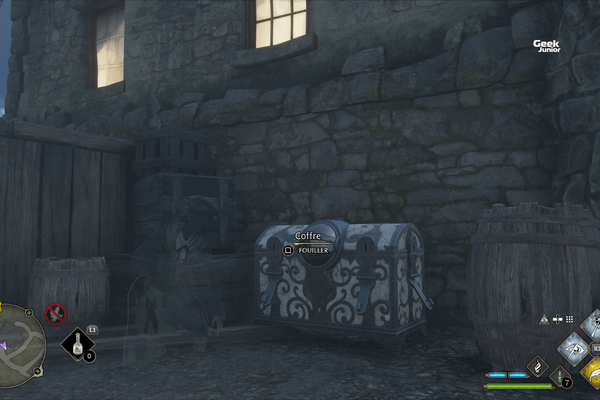The width and height of the screenshot is (600, 400).
Task: Click the Geek Junior watermark logo
Action: tap(546, 45)
